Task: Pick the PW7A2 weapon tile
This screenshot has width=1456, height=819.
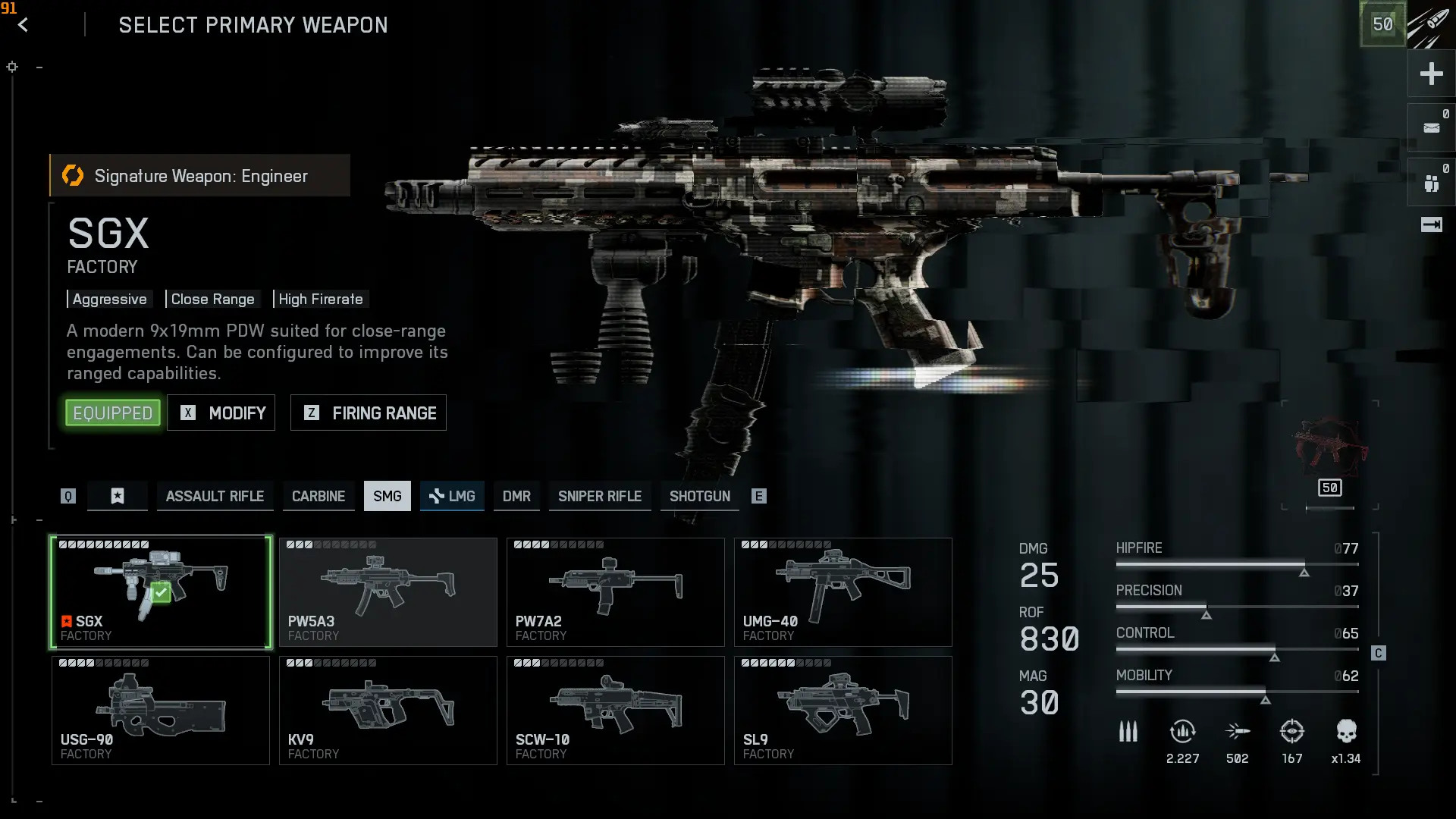Action: point(616,592)
